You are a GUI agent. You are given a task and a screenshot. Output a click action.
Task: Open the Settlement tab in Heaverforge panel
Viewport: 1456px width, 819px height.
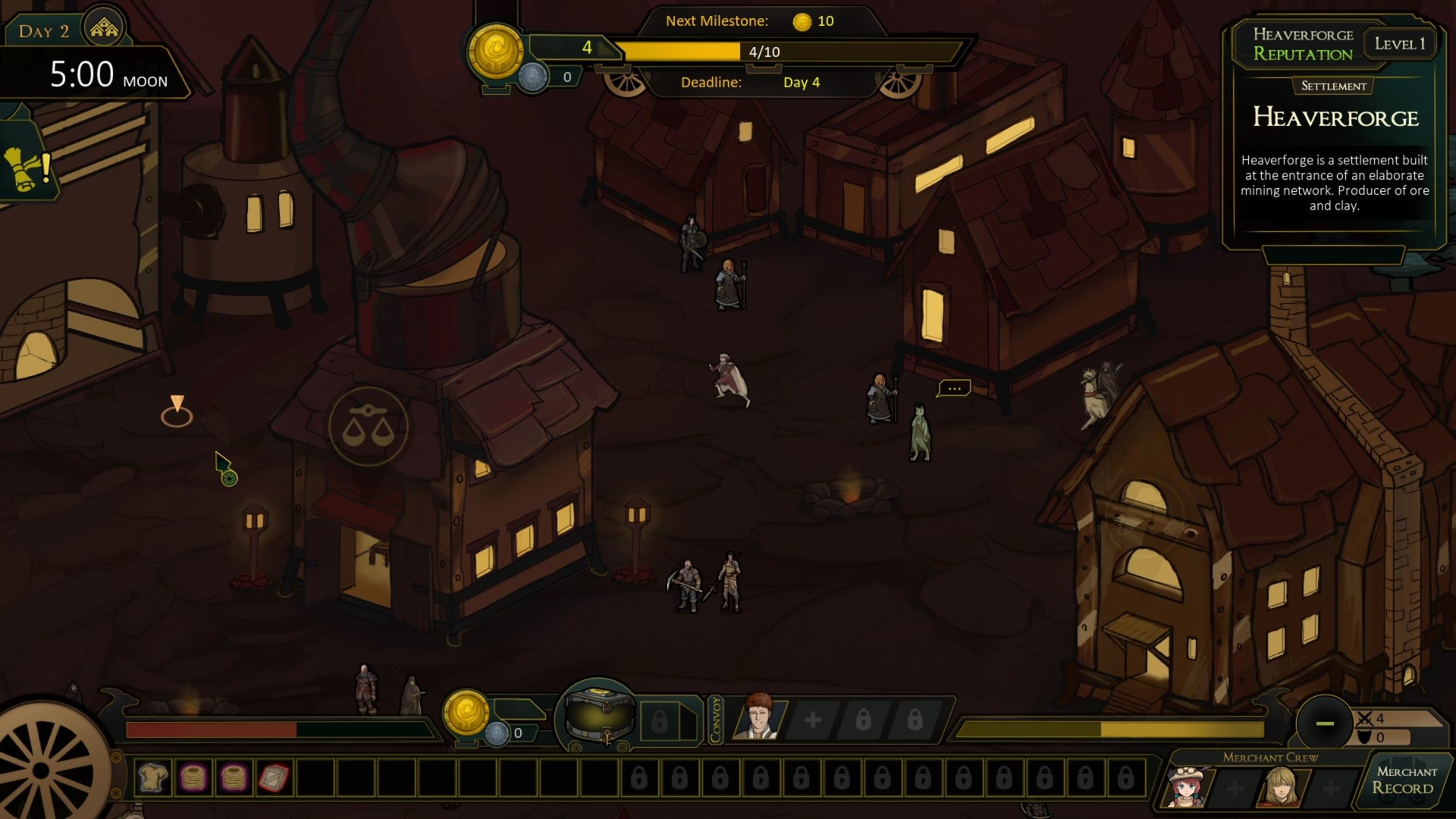pyautogui.click(x=1332, y=86)
